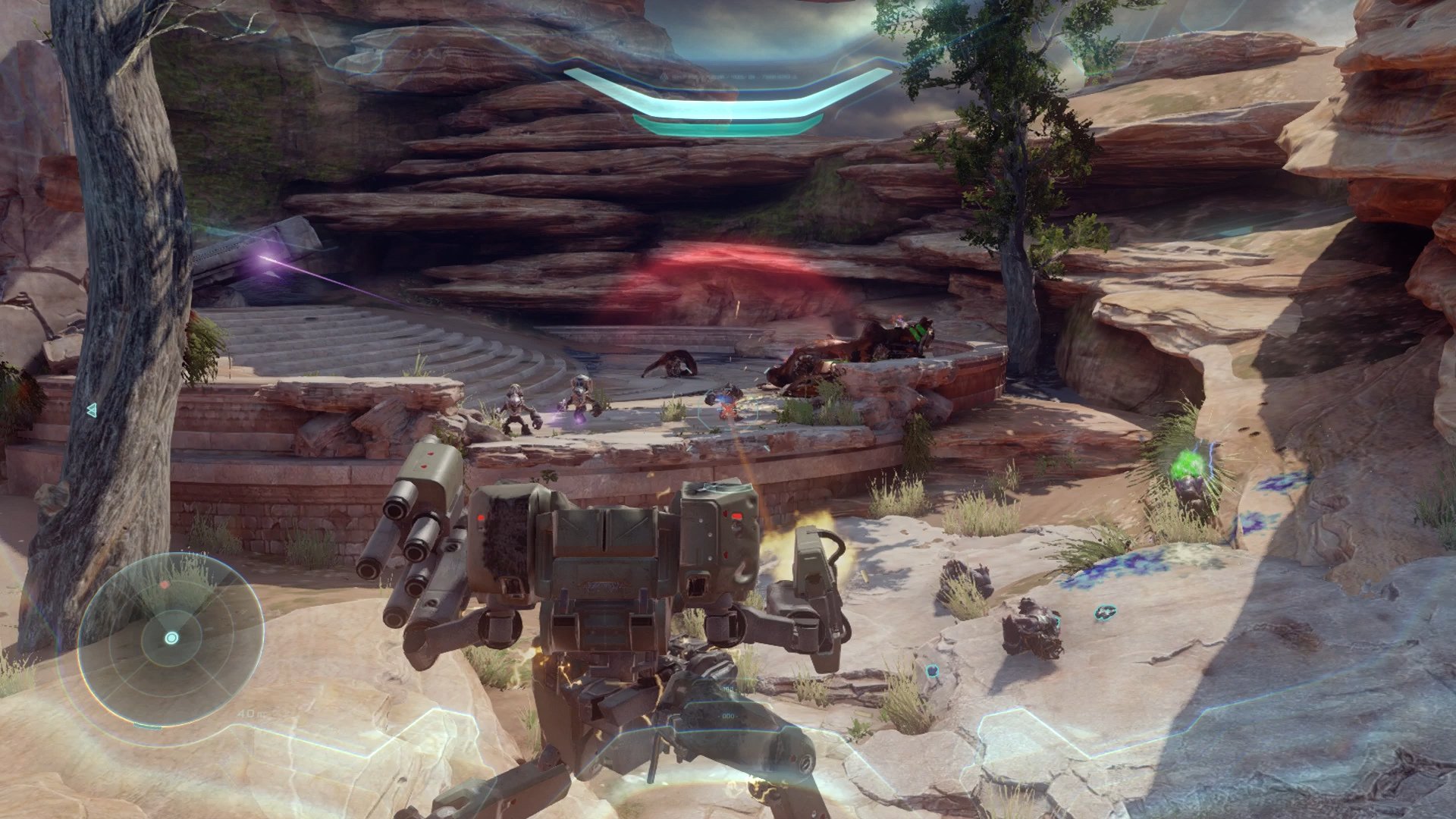This screenshot has width=1456, height=819.
Task: Click the player position dot in radar center
Action: point(172,637)
